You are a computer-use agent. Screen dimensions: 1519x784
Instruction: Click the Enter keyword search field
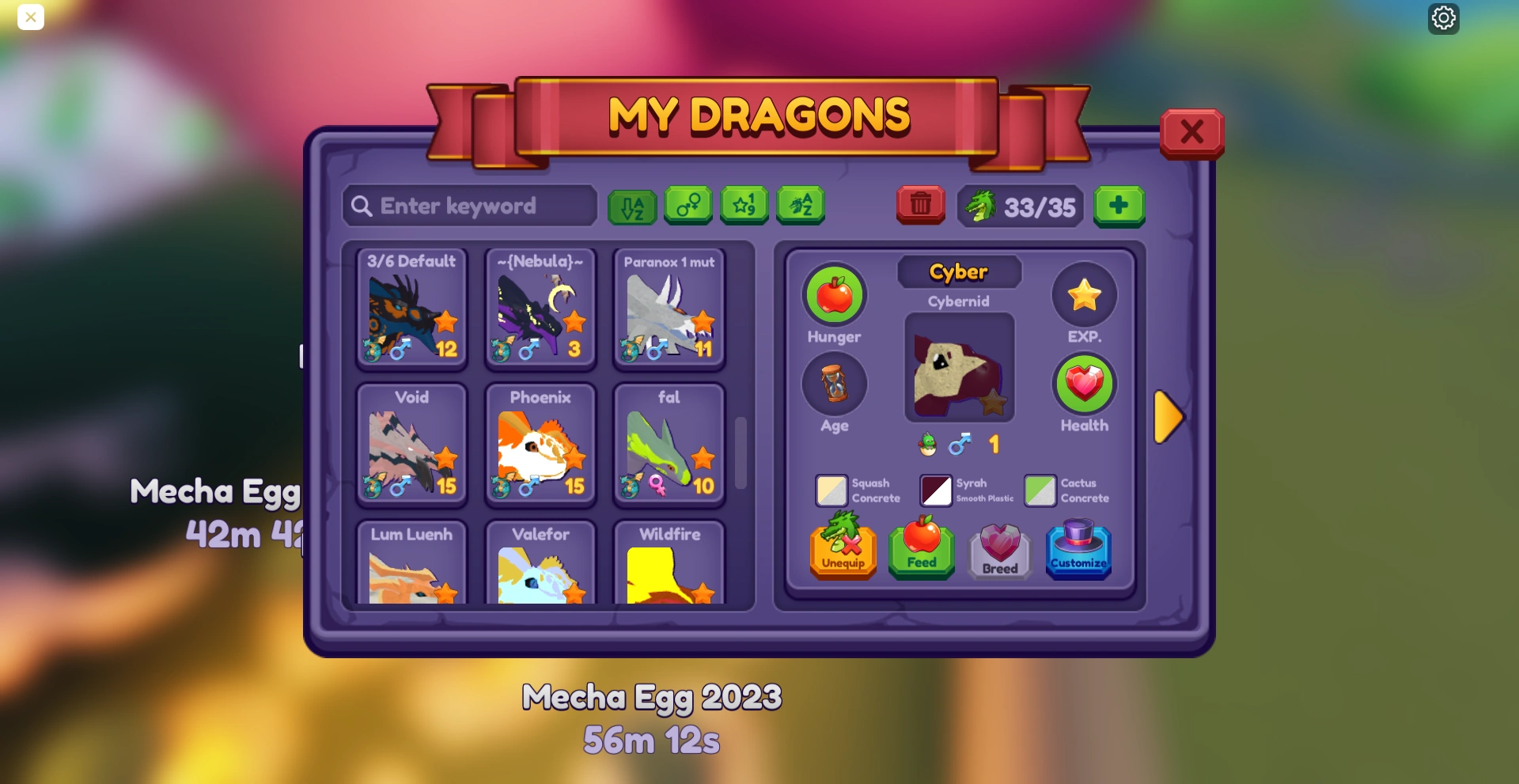pos(468,206)
